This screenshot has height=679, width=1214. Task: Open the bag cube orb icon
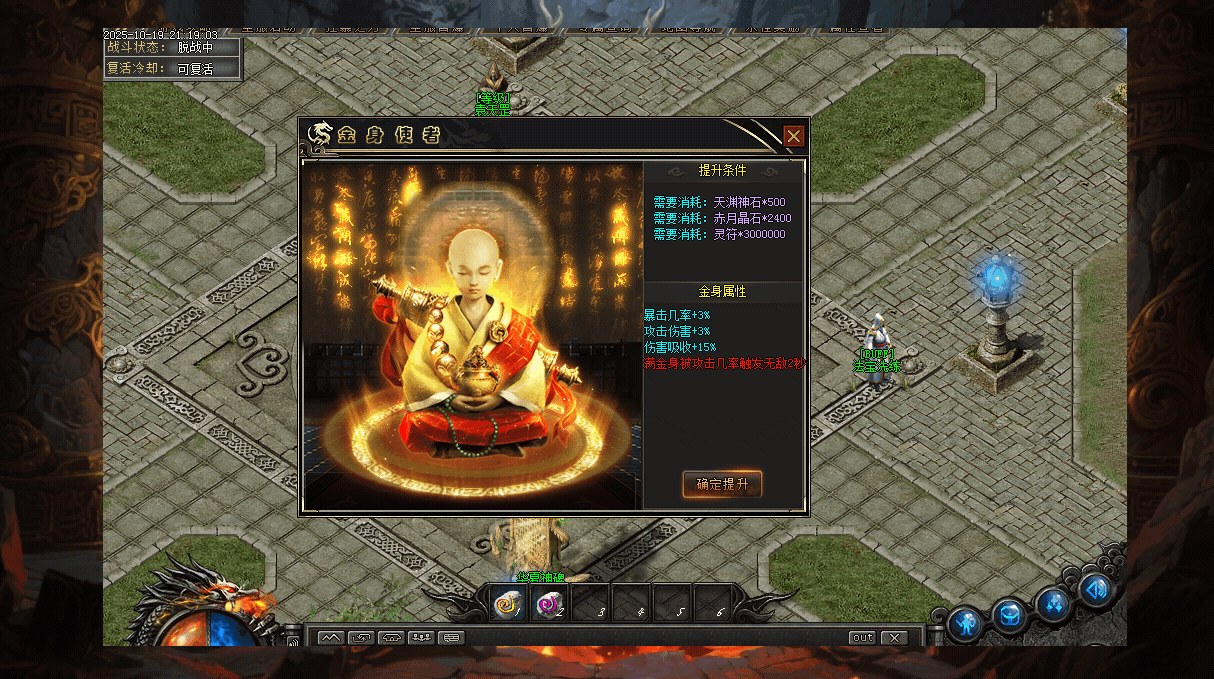(x=1010, y=614)
